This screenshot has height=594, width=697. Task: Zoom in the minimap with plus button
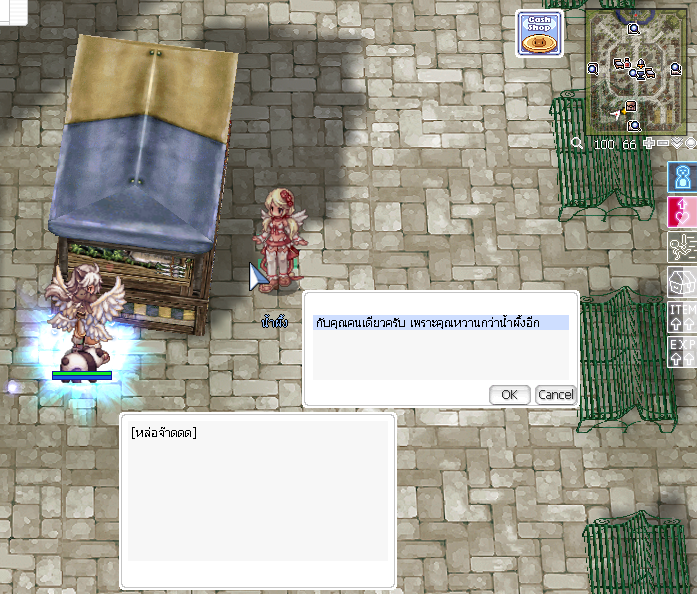pyautogui.click(x=650, y=143)
